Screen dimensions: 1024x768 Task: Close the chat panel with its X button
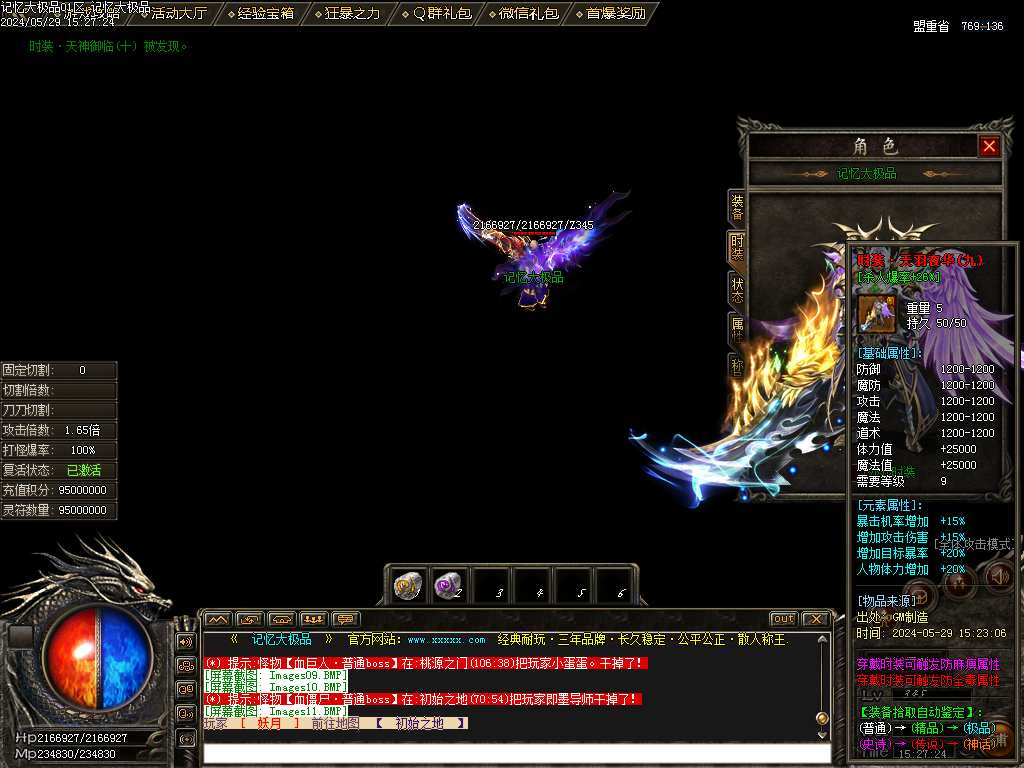815,619
